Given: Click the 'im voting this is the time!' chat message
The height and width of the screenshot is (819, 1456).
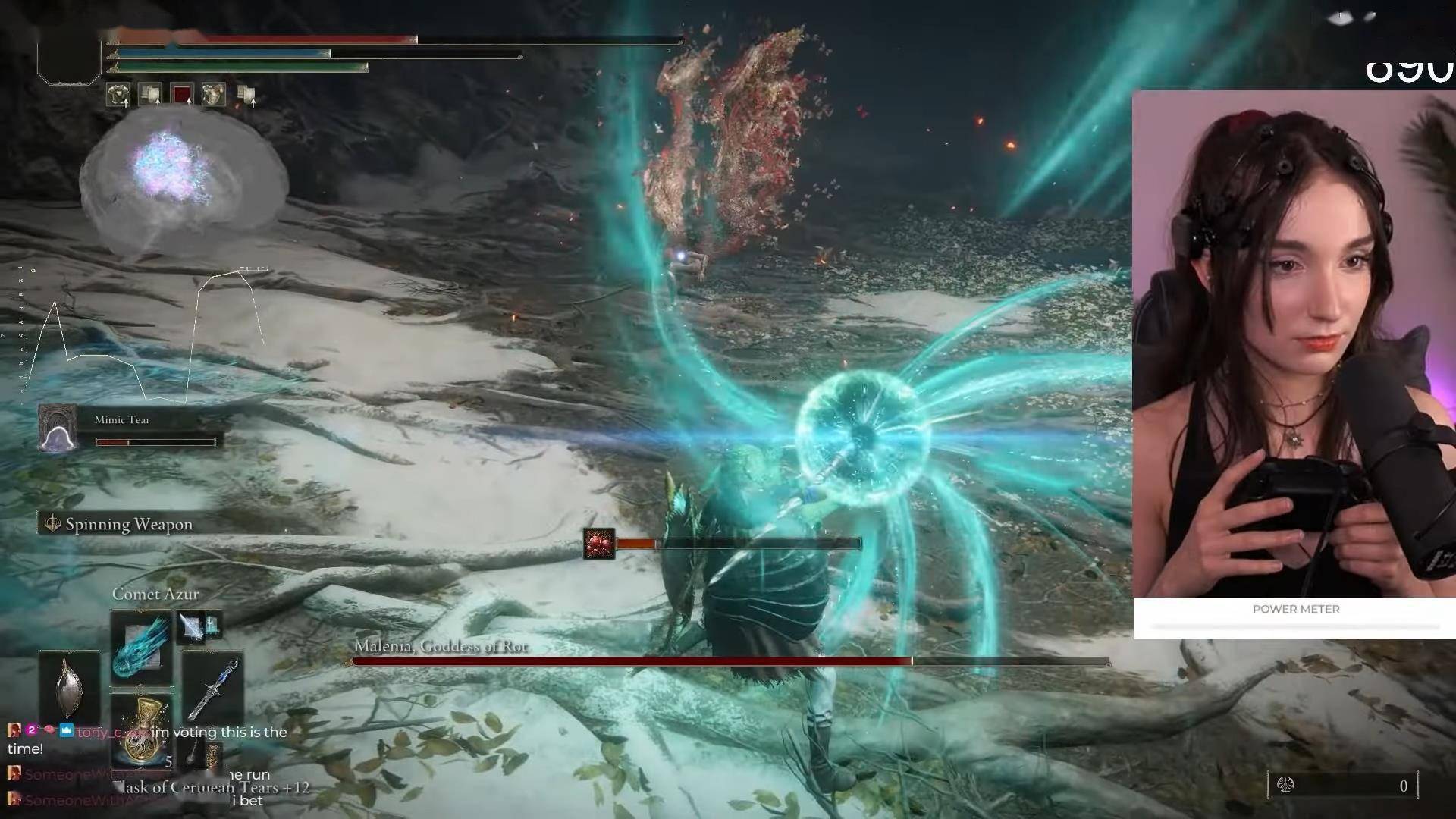Looking at the screenshot, I should coord(148,739).
